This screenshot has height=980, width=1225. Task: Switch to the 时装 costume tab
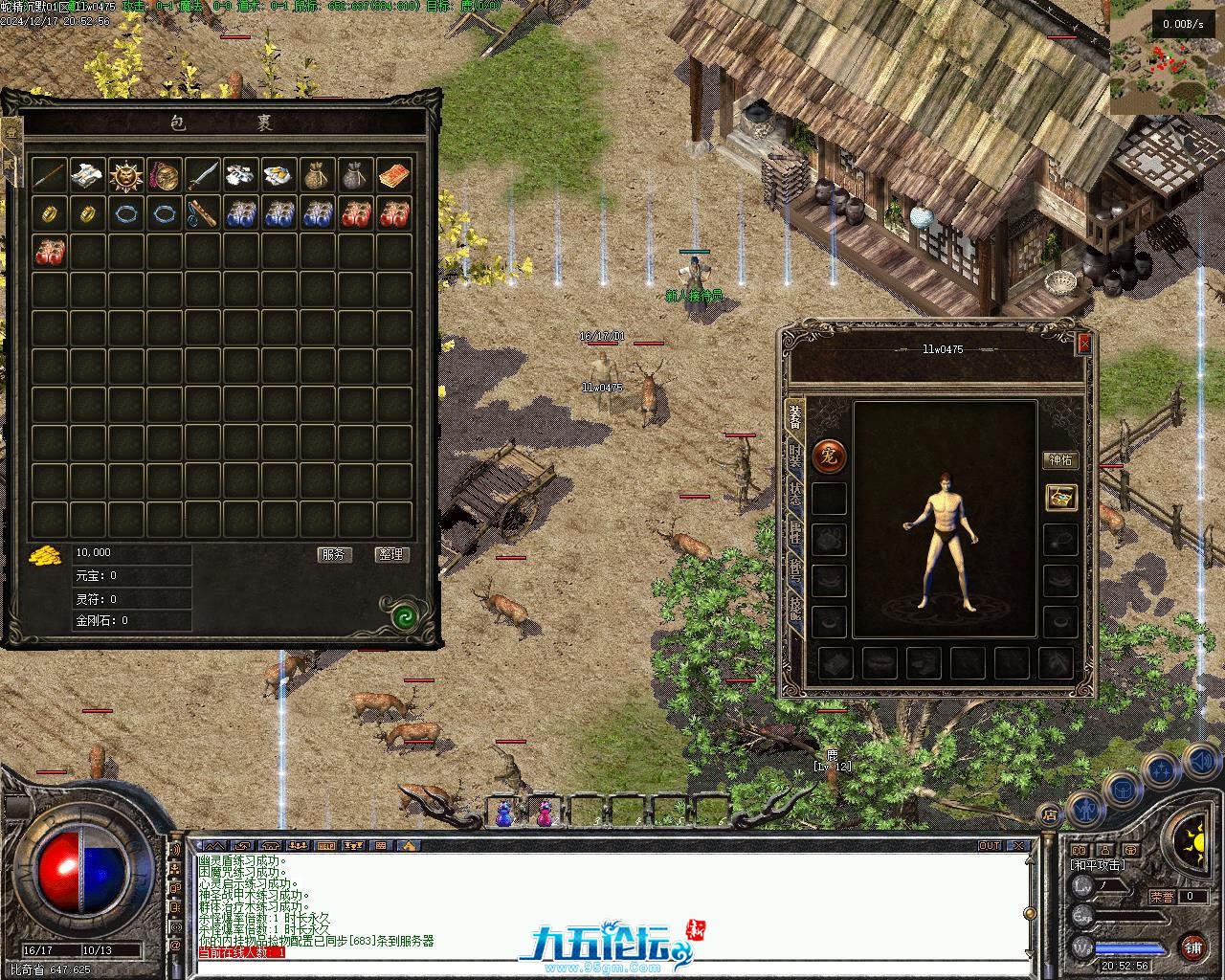795,456
